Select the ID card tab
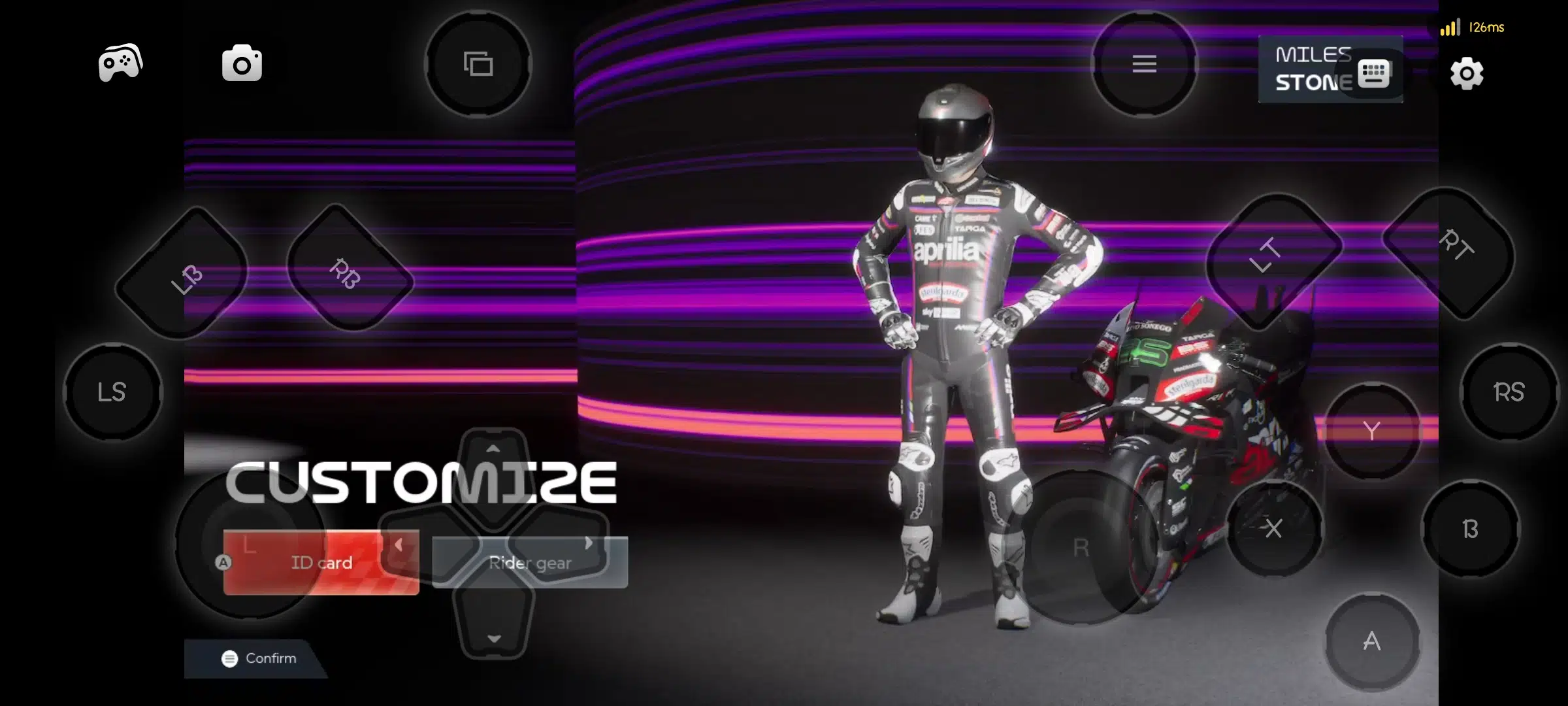Screen dimensions: 1568x706 click(321, 562)
